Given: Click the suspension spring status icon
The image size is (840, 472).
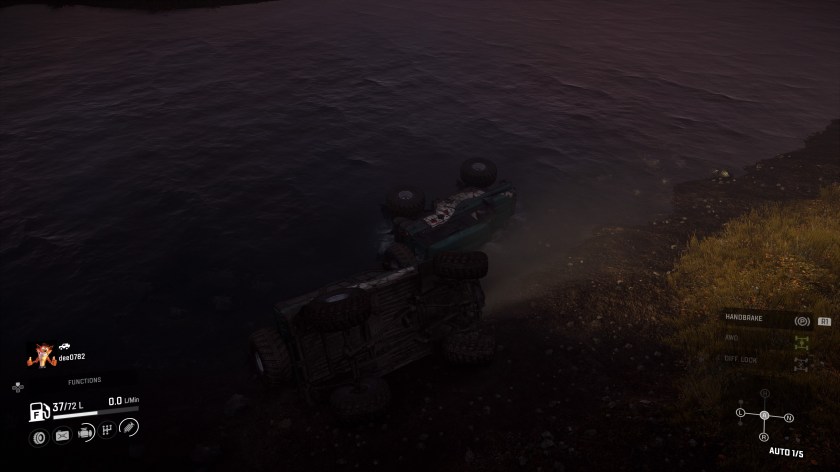Looking at the screenshot, I should [x=129, y=428].
